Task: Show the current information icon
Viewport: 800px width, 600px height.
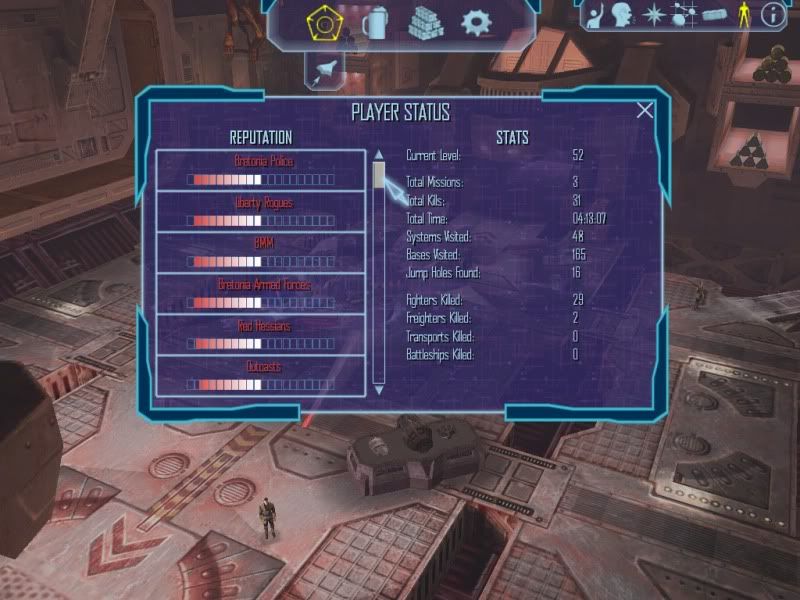Action: [773, 14]
